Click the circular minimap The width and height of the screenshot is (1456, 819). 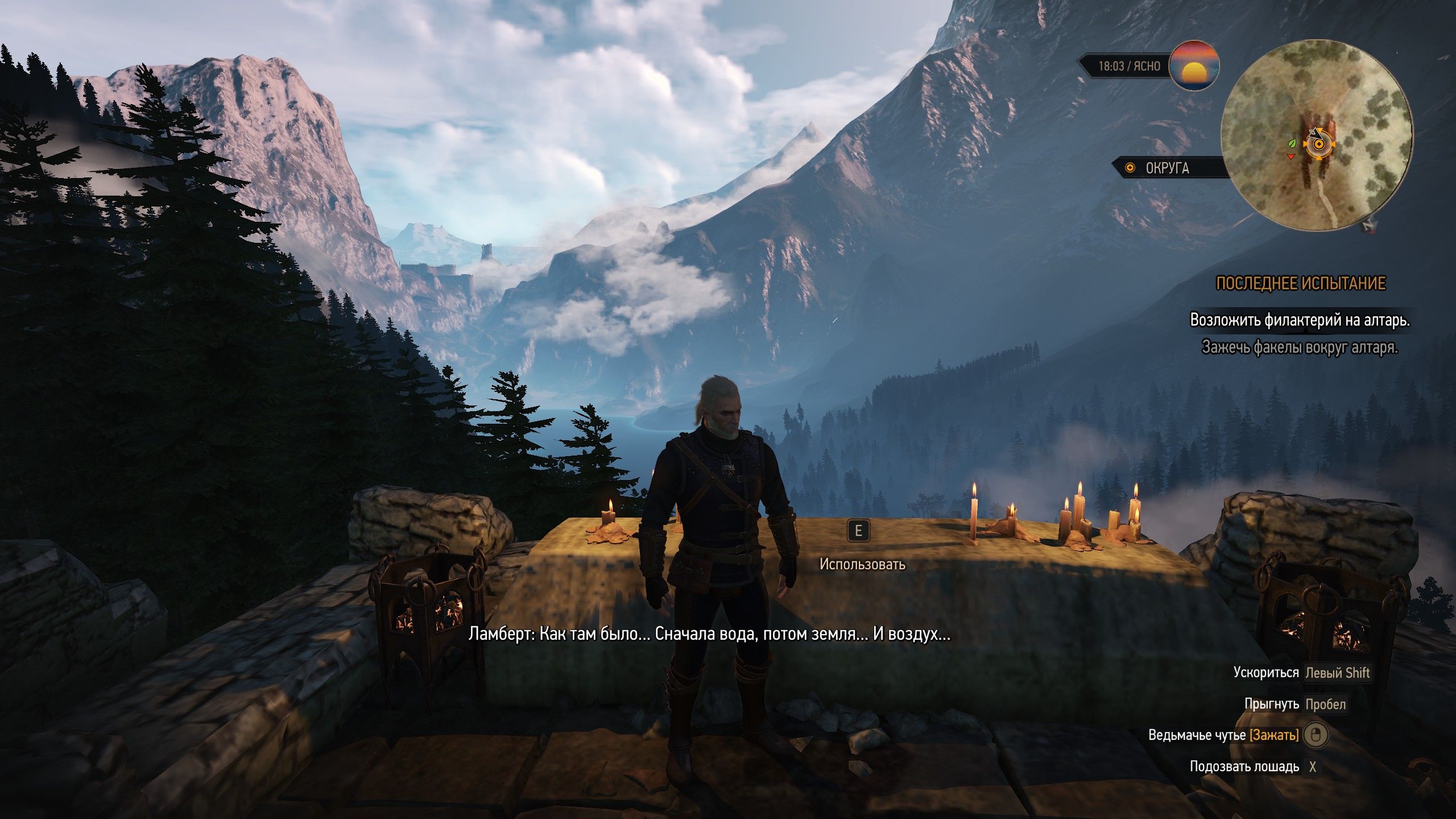point(1316,135)
